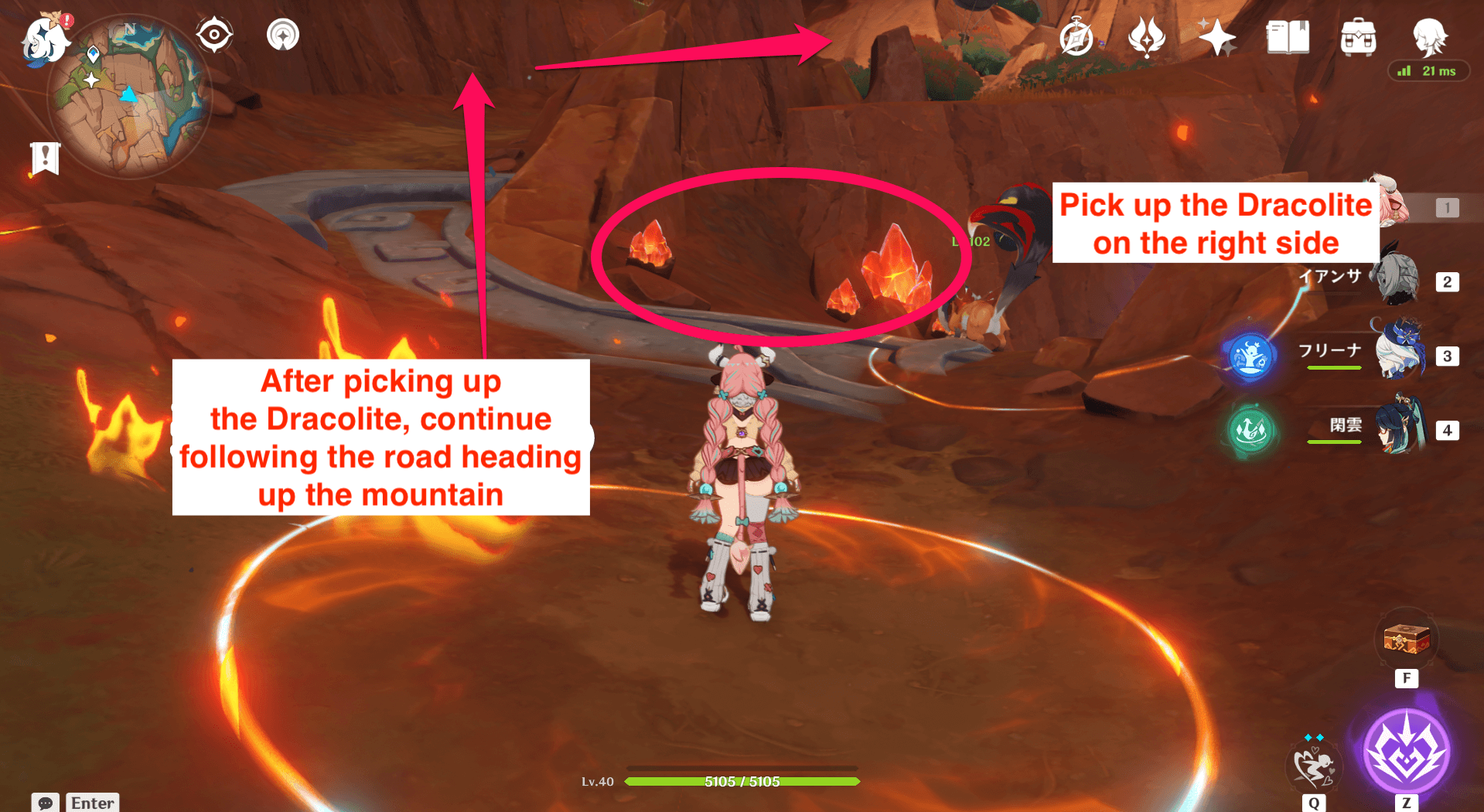Image resolution: width=1484 pixels, height=812 pixels.
Task: Open the open-book handbook icon
Action: (1288, 37)
